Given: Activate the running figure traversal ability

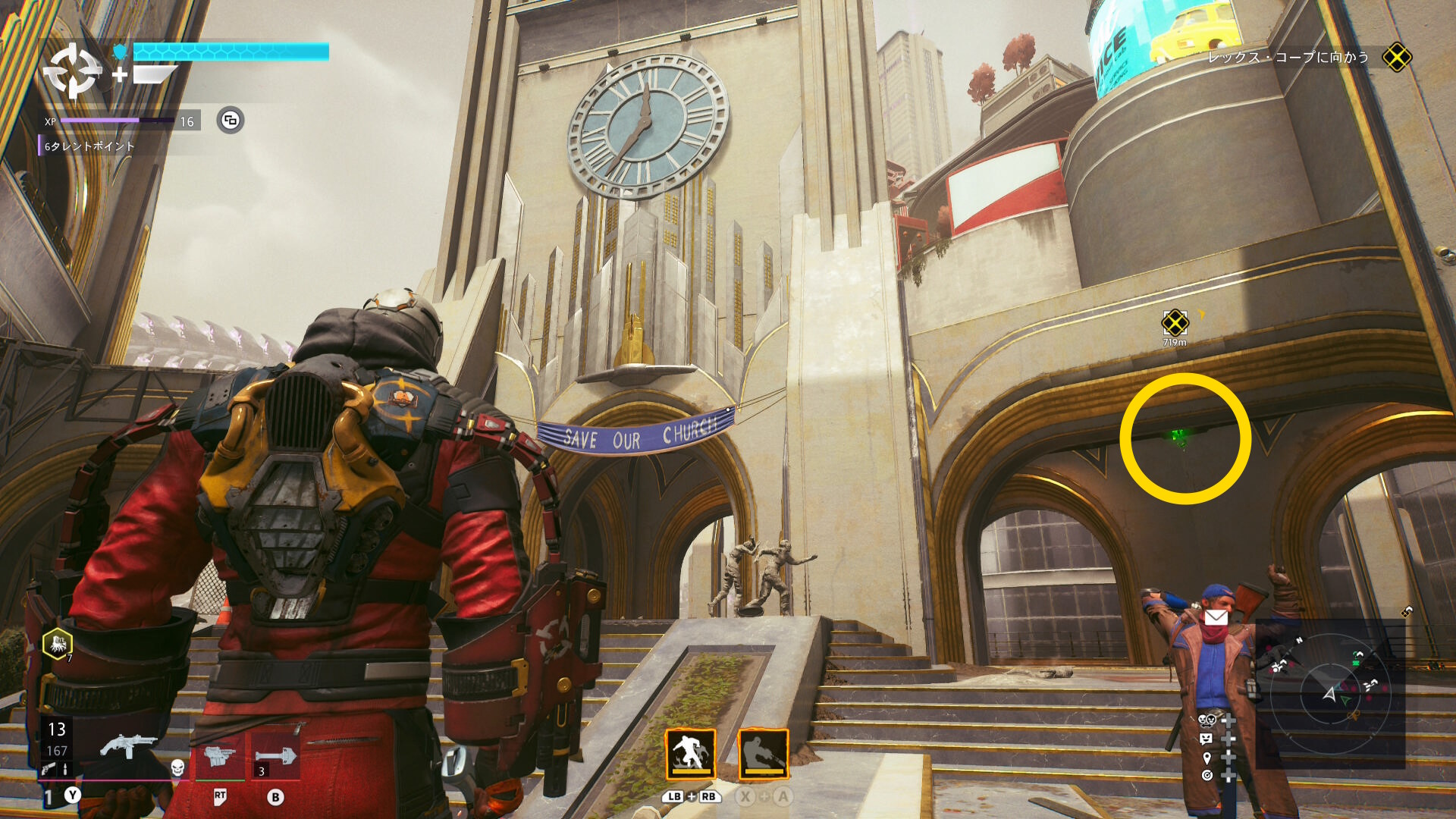Looking at the screenshot, I should [690, 754].
